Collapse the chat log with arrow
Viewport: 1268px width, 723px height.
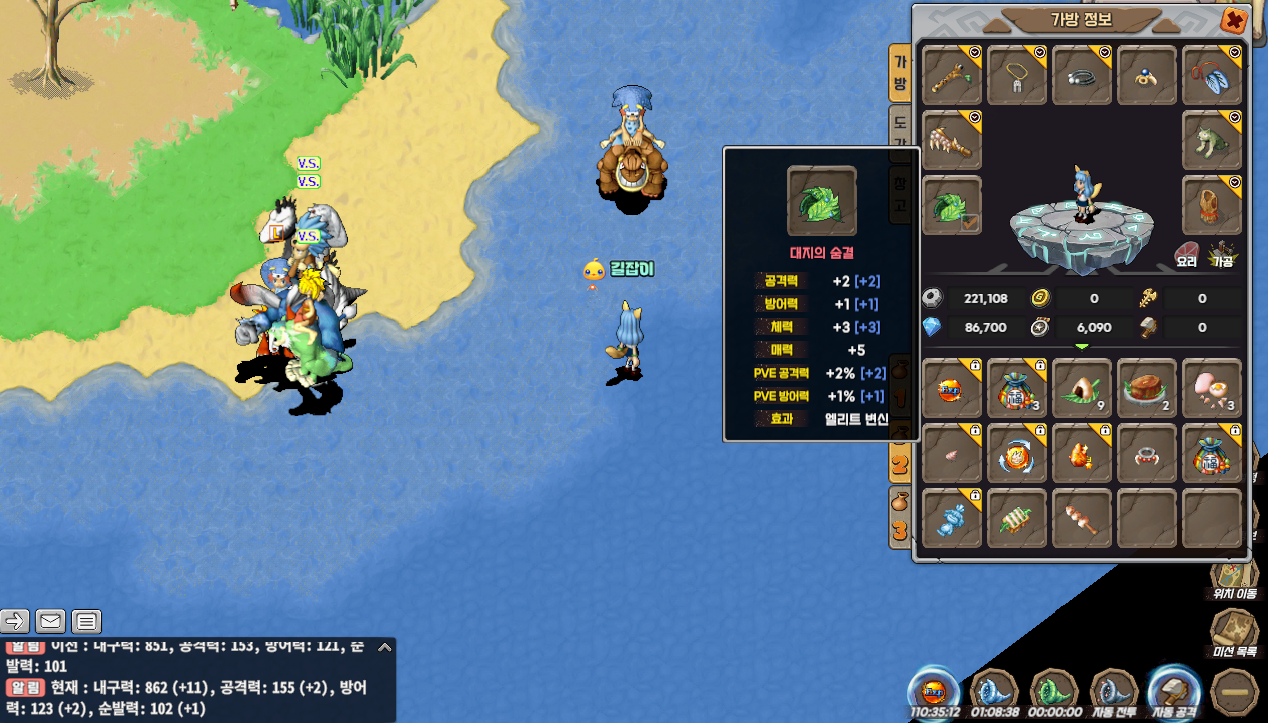384,648
